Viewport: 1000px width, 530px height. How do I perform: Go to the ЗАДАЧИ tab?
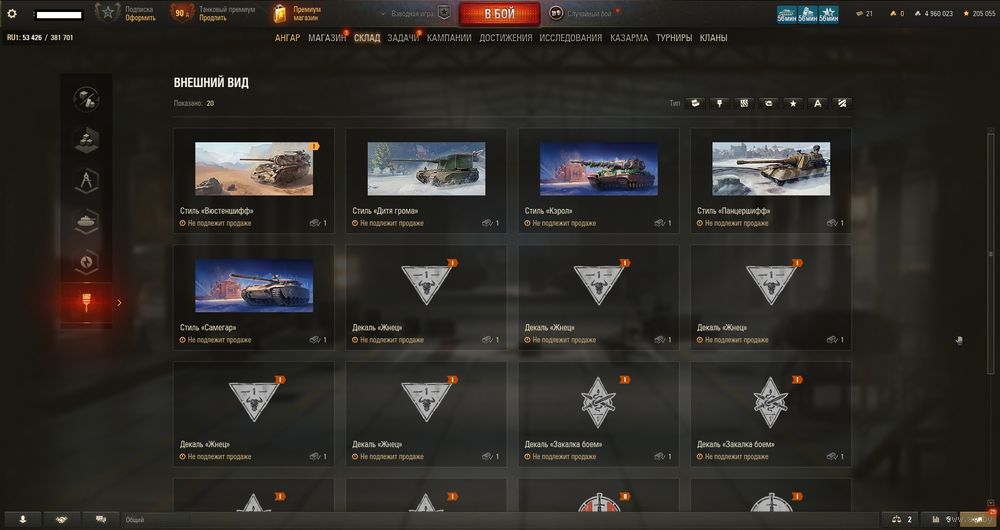click(402, 38)
